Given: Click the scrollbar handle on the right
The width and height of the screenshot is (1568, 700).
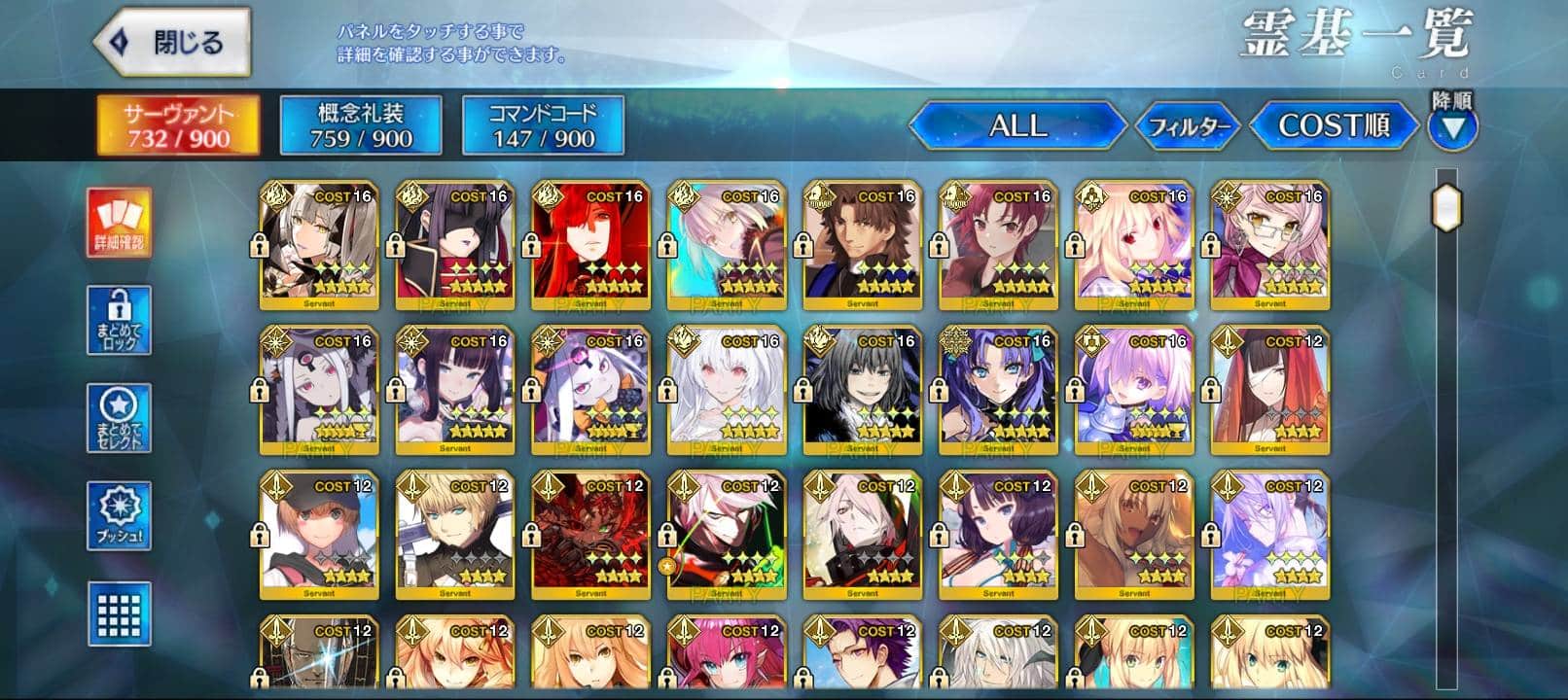Looking at the screenshot, I should coord(1446,206).
